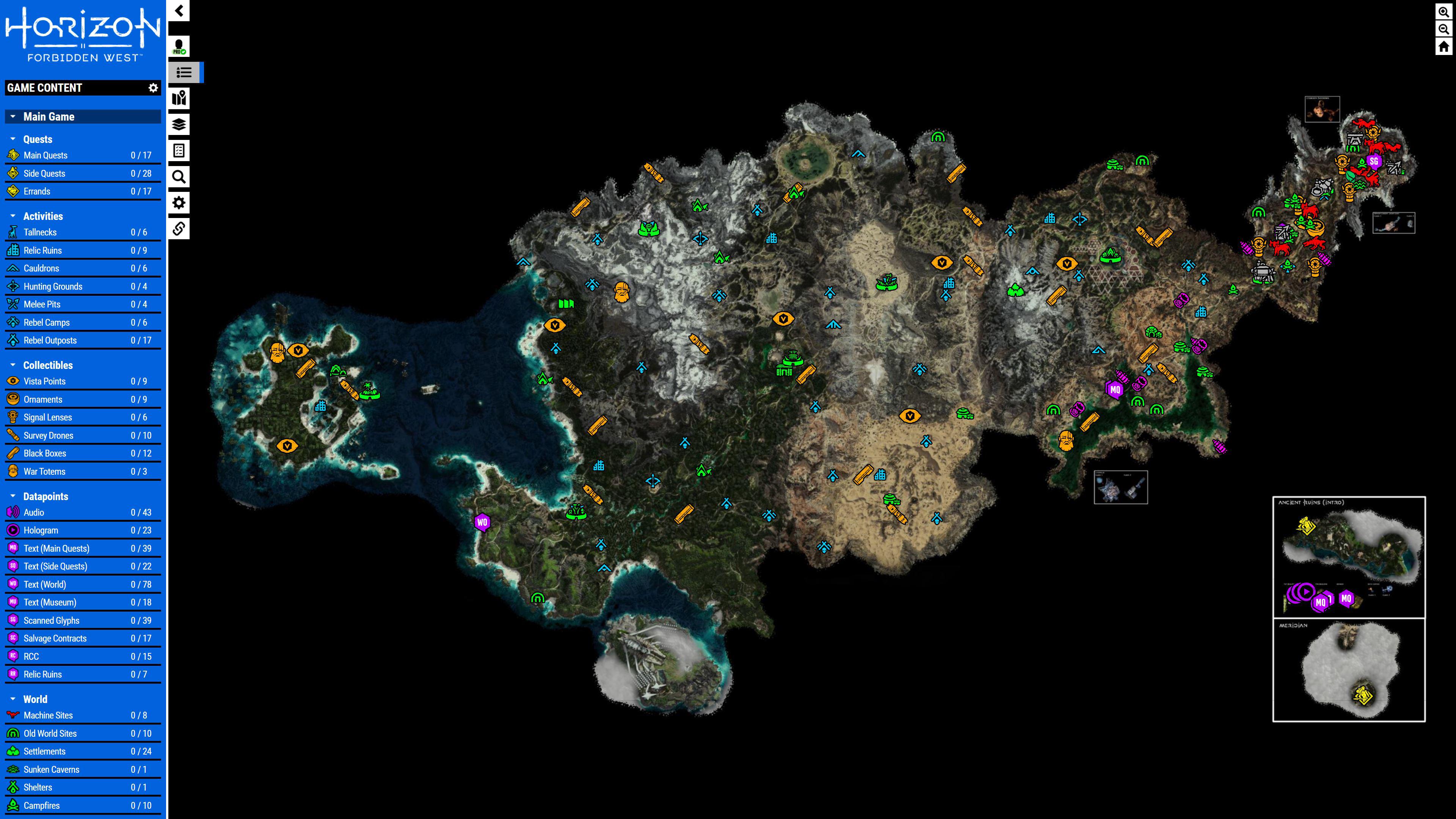Viewport: 1456px width, 819px height.
Task: Collapse the Main Game group
Action: coord(13,116)
